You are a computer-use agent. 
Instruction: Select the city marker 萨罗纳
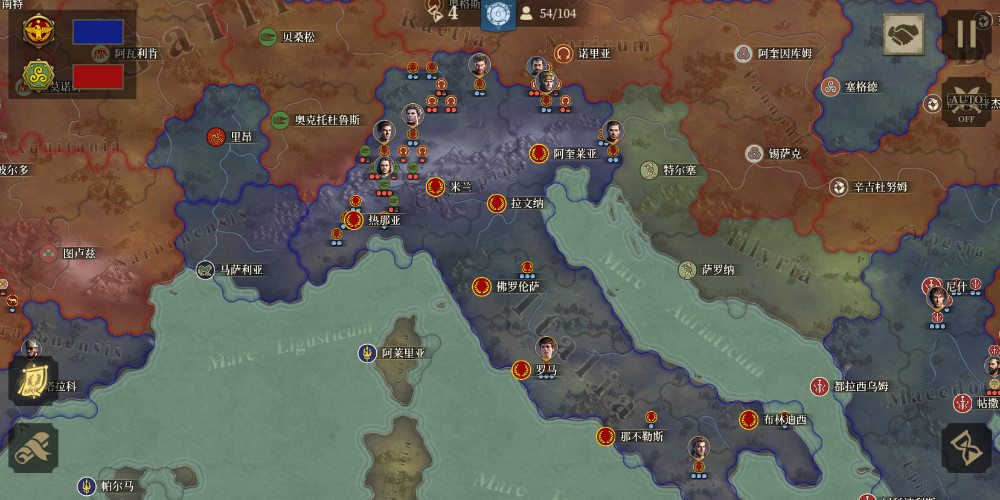(x=687, y=270)
